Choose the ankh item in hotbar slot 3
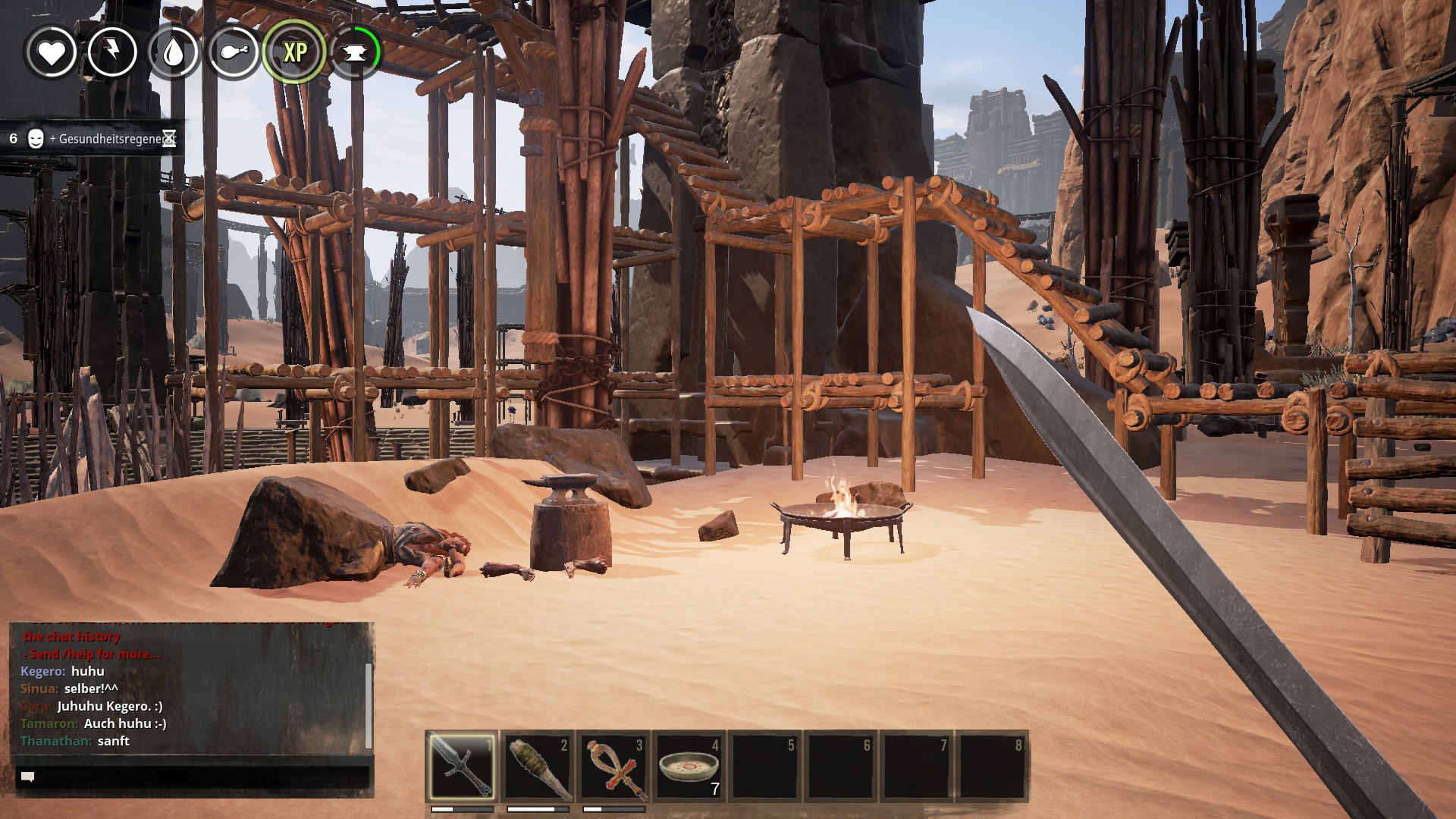The image size is (1456, 819). click(x=613, y=766)
